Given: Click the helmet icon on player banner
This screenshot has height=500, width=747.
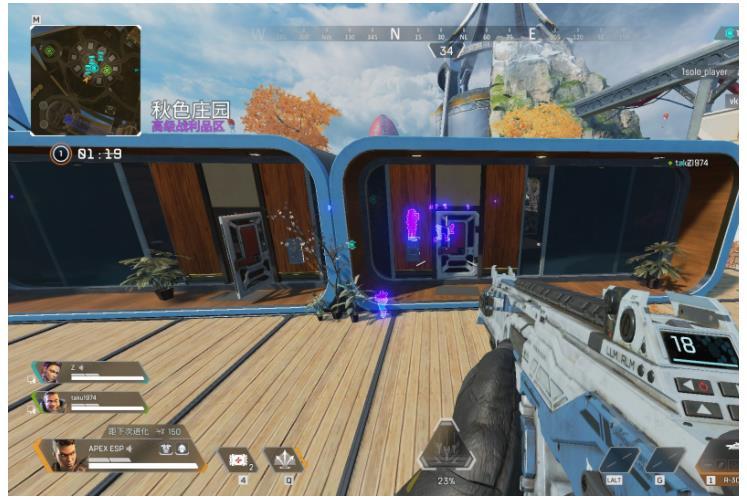Looking at the screenshot, I should click(183, 449).
